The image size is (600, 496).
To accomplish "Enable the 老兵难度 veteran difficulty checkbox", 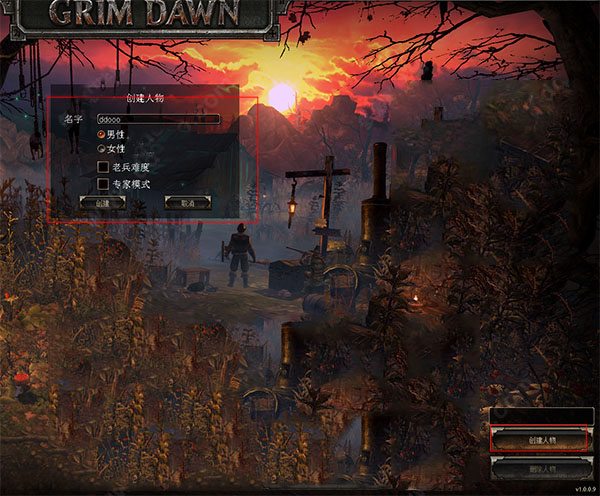I will [102, 167].
